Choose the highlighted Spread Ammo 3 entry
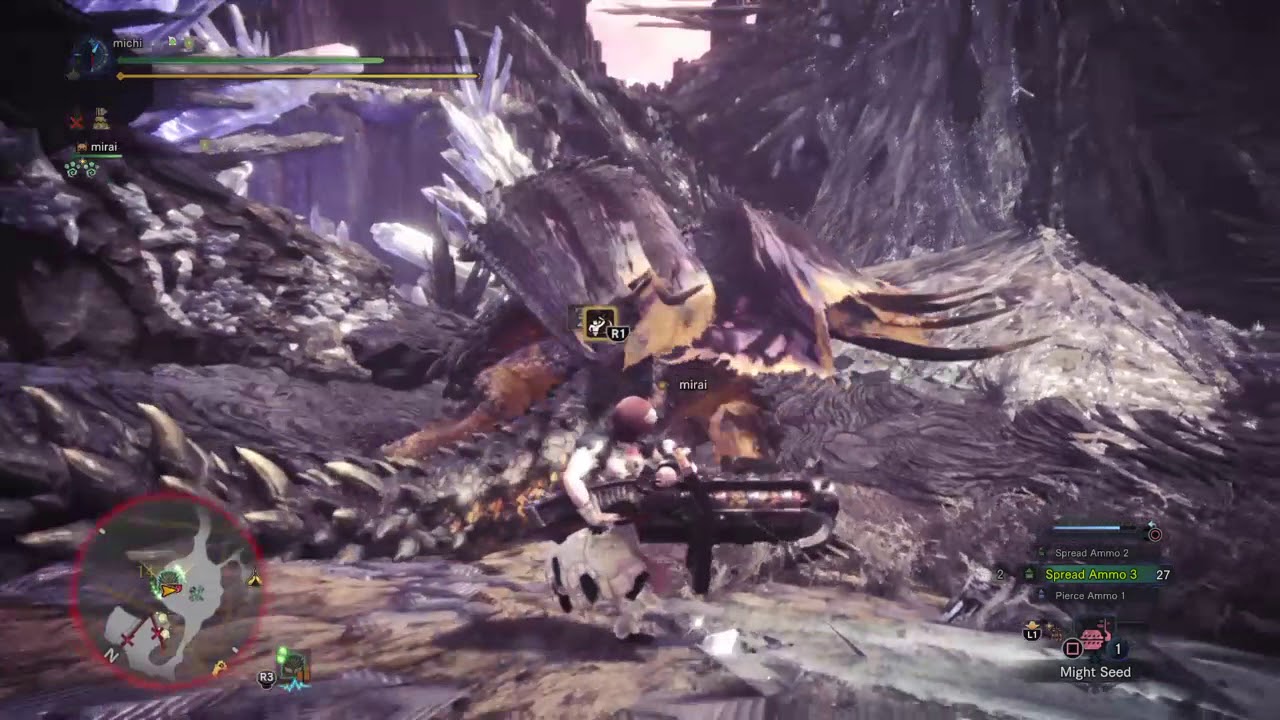1280x720 pixels. 1090,575
